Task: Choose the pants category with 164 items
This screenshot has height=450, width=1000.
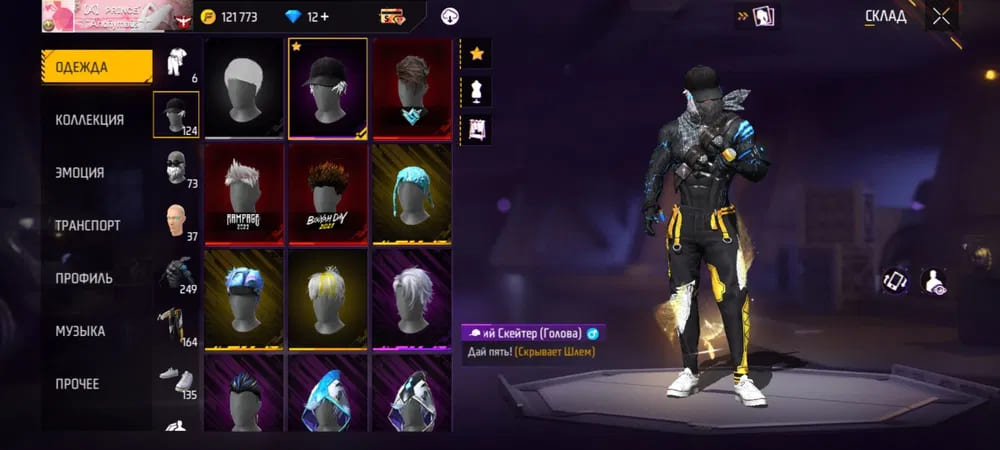Action: click(177, 326)
